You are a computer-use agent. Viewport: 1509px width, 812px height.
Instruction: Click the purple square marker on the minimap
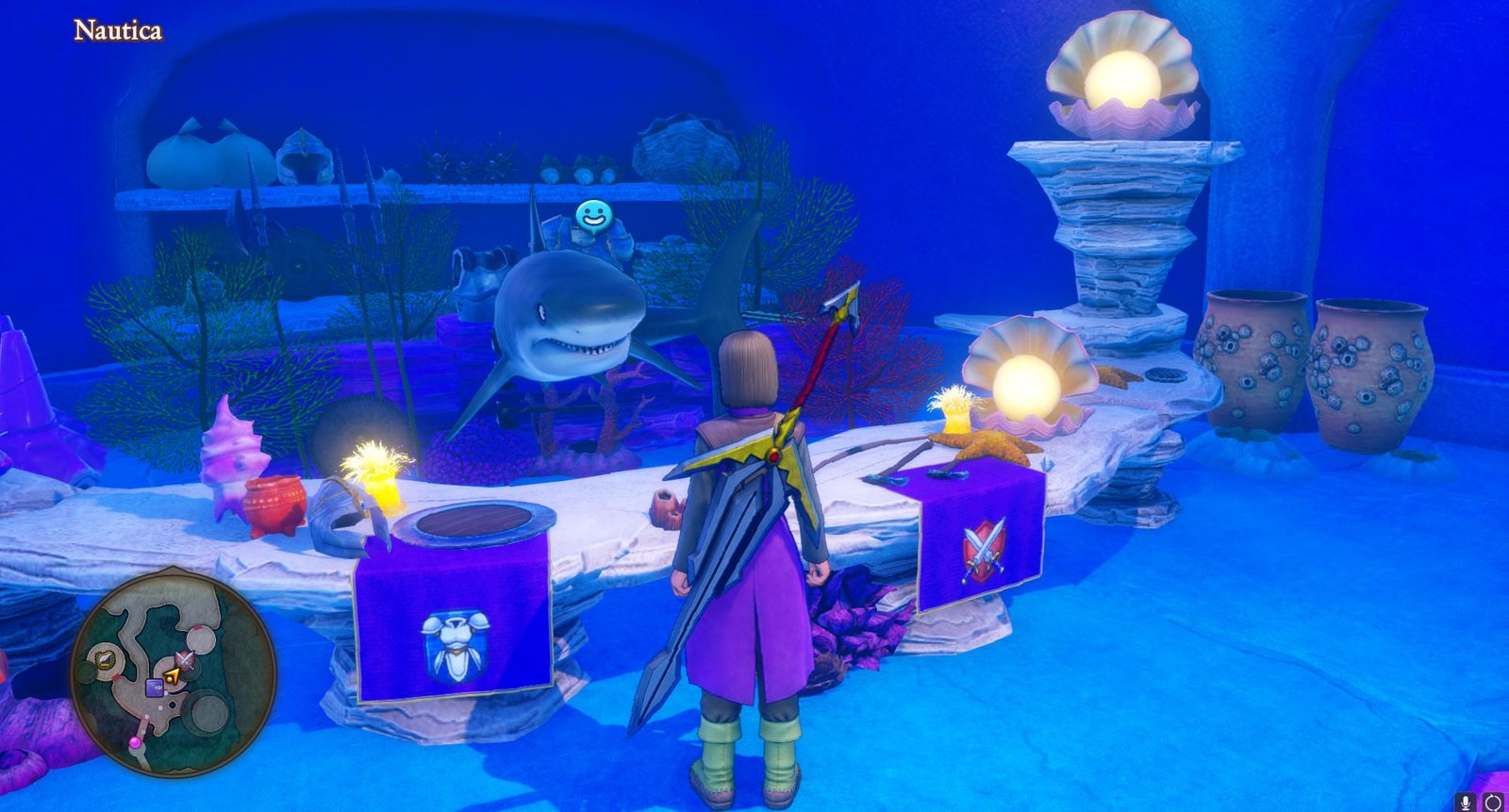(153, 687)
